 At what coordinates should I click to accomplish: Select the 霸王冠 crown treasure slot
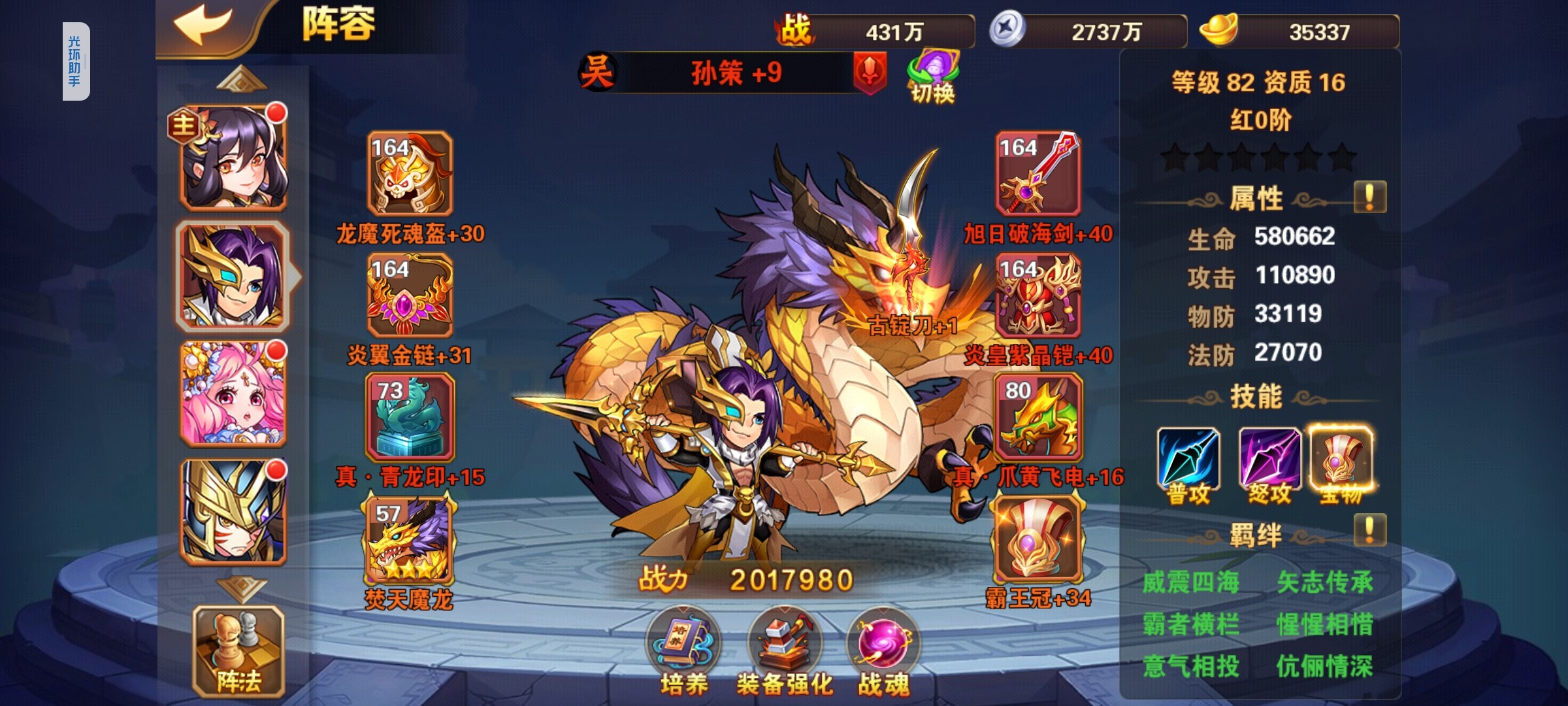(1038, 540)
